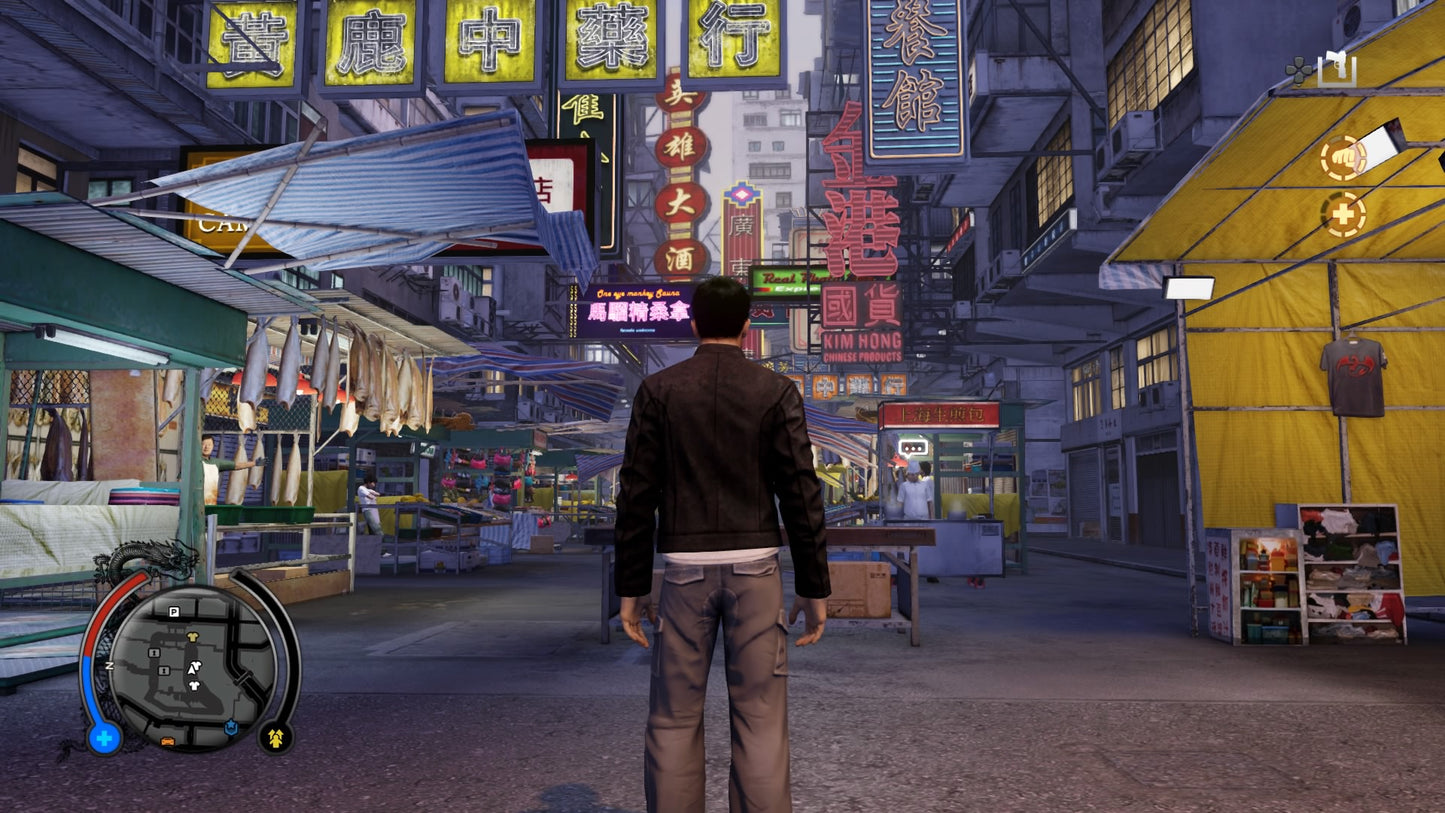
Task: Click a lock icon inside the minimap
Action: [x=154, y=654]
